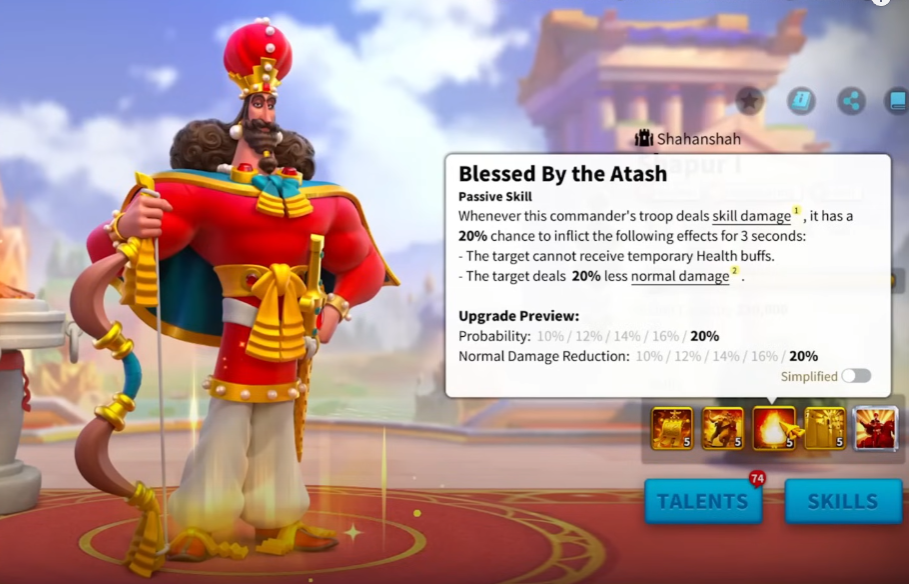
Task: Toggle the Simplified description switch
Action: pyautogui.click(x=856, y=376)
